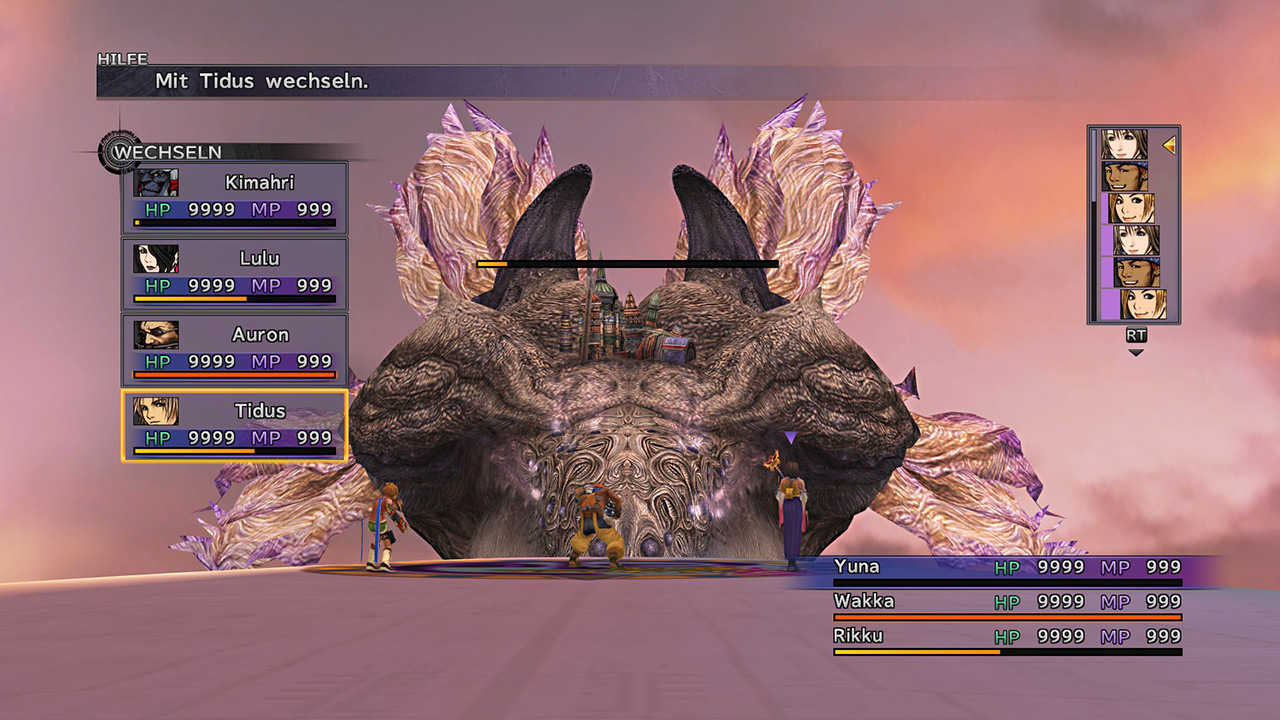Select Kimahri in the Wechseln list
This screenshot has height=720, width=1280.
[x=235, y=197]
